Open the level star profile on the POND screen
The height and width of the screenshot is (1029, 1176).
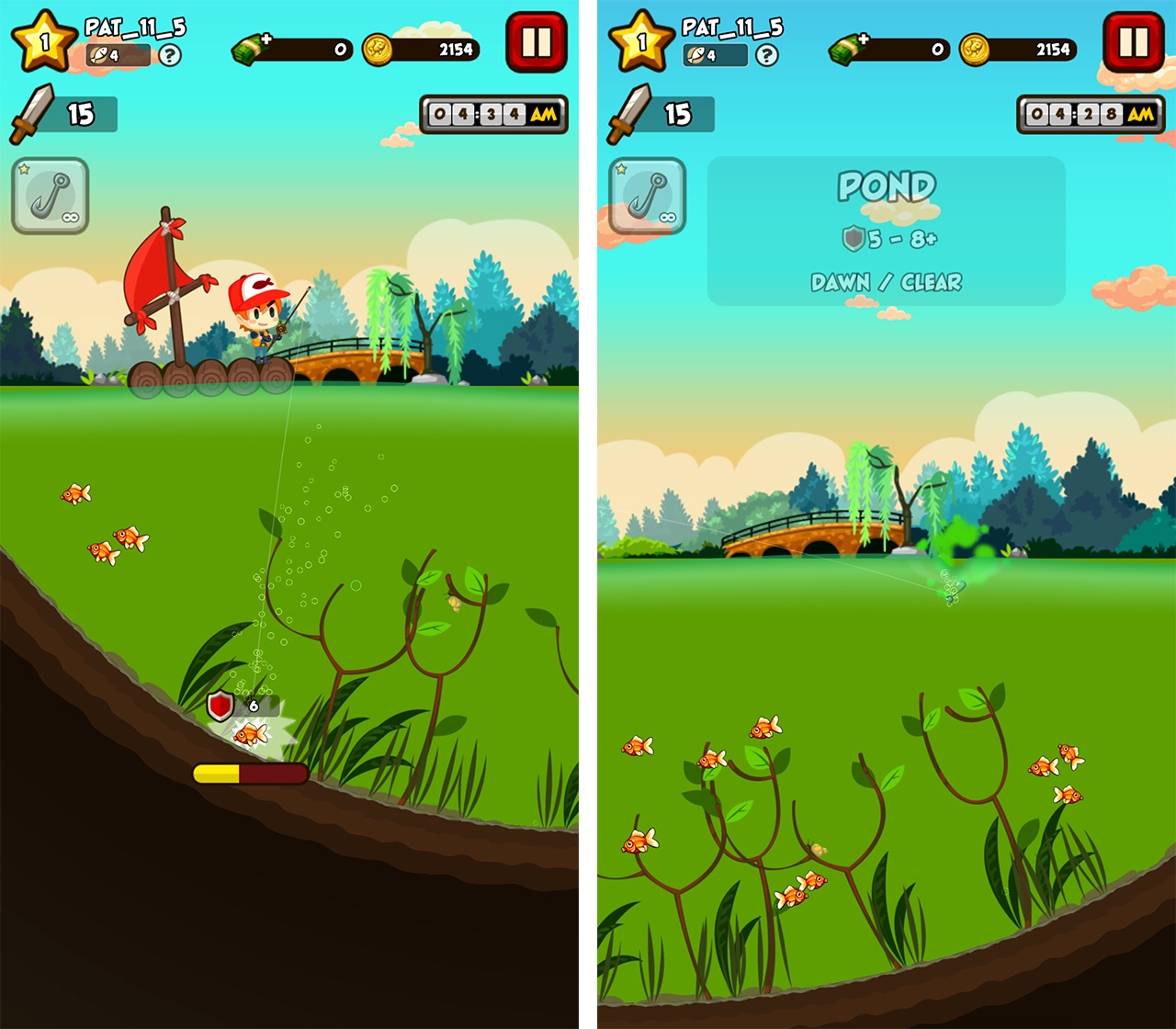[x=641, y=41]
